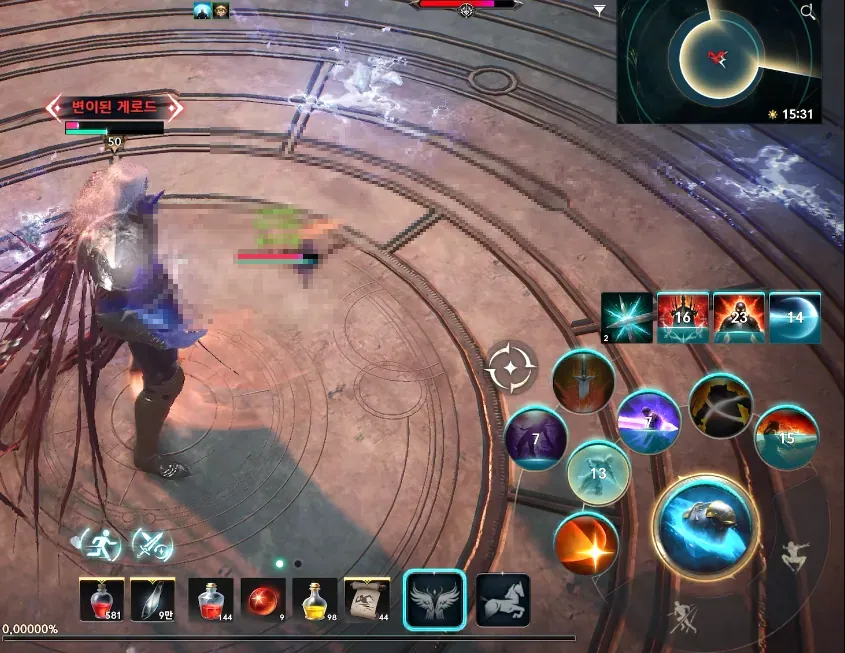Toggle the auto-run running figure icon
845x653 pixels.
pyautogui.click(x=97, y=544)
